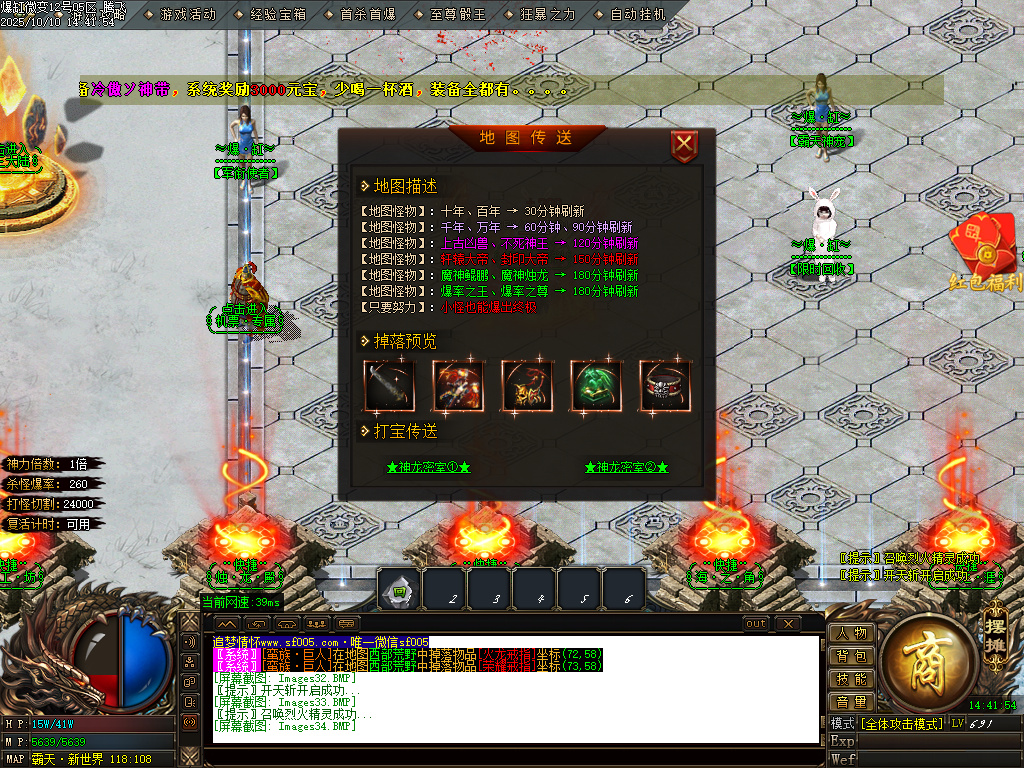Screen dimensions: 1024x768
Task: Click the chat window's out button
Action: (756, 624)
